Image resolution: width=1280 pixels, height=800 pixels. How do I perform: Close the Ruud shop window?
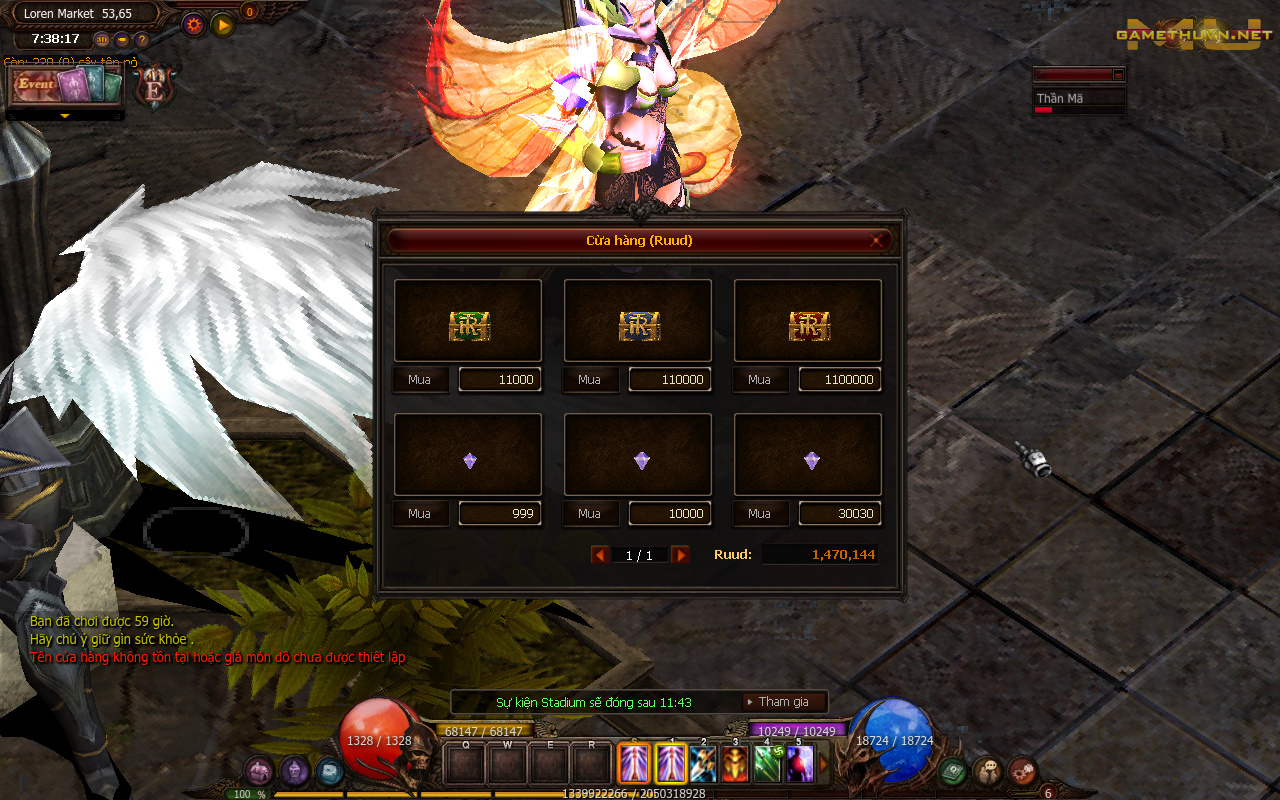pos(876,241)
